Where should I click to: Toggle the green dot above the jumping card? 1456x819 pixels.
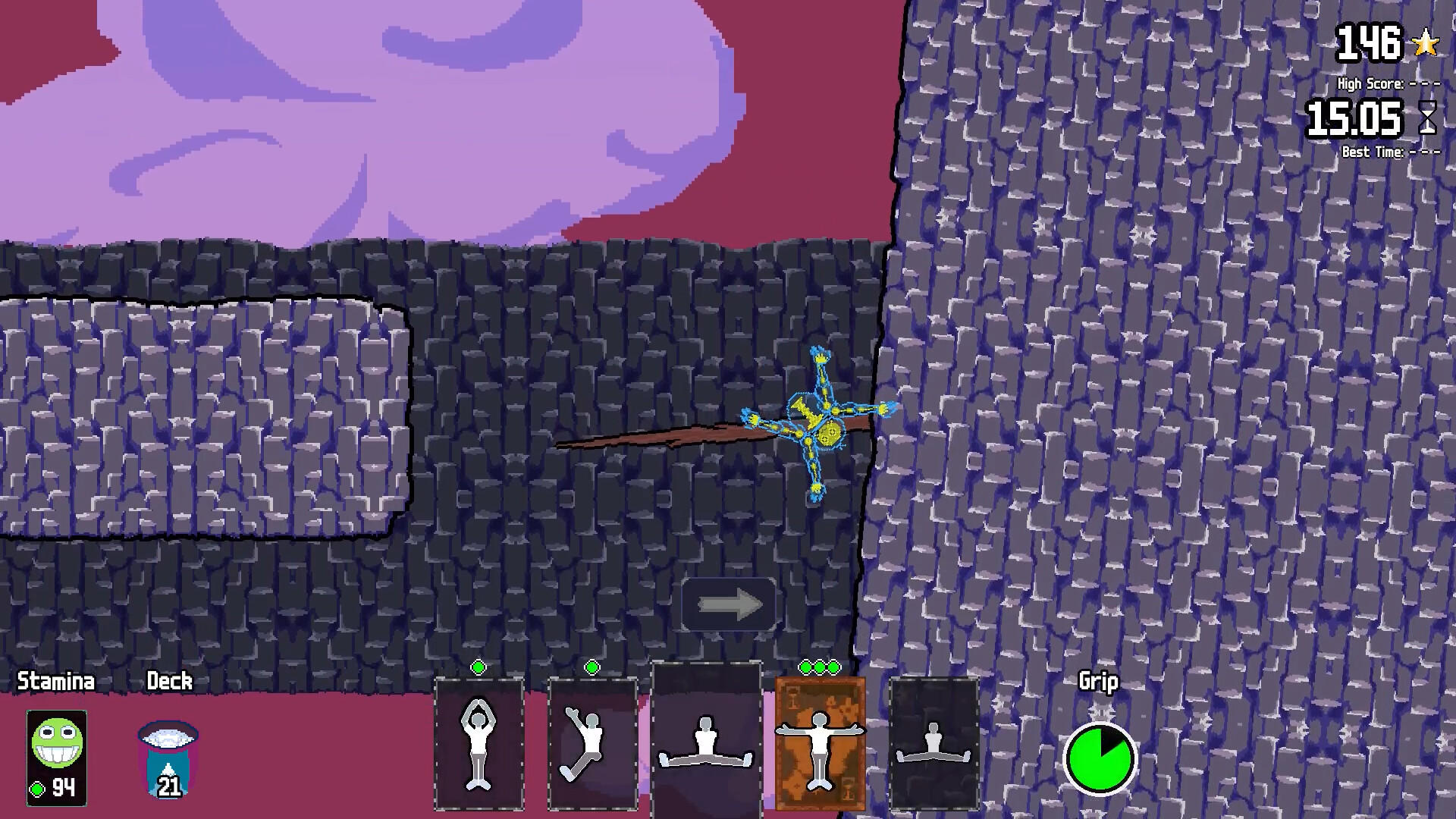click(592, 668)
